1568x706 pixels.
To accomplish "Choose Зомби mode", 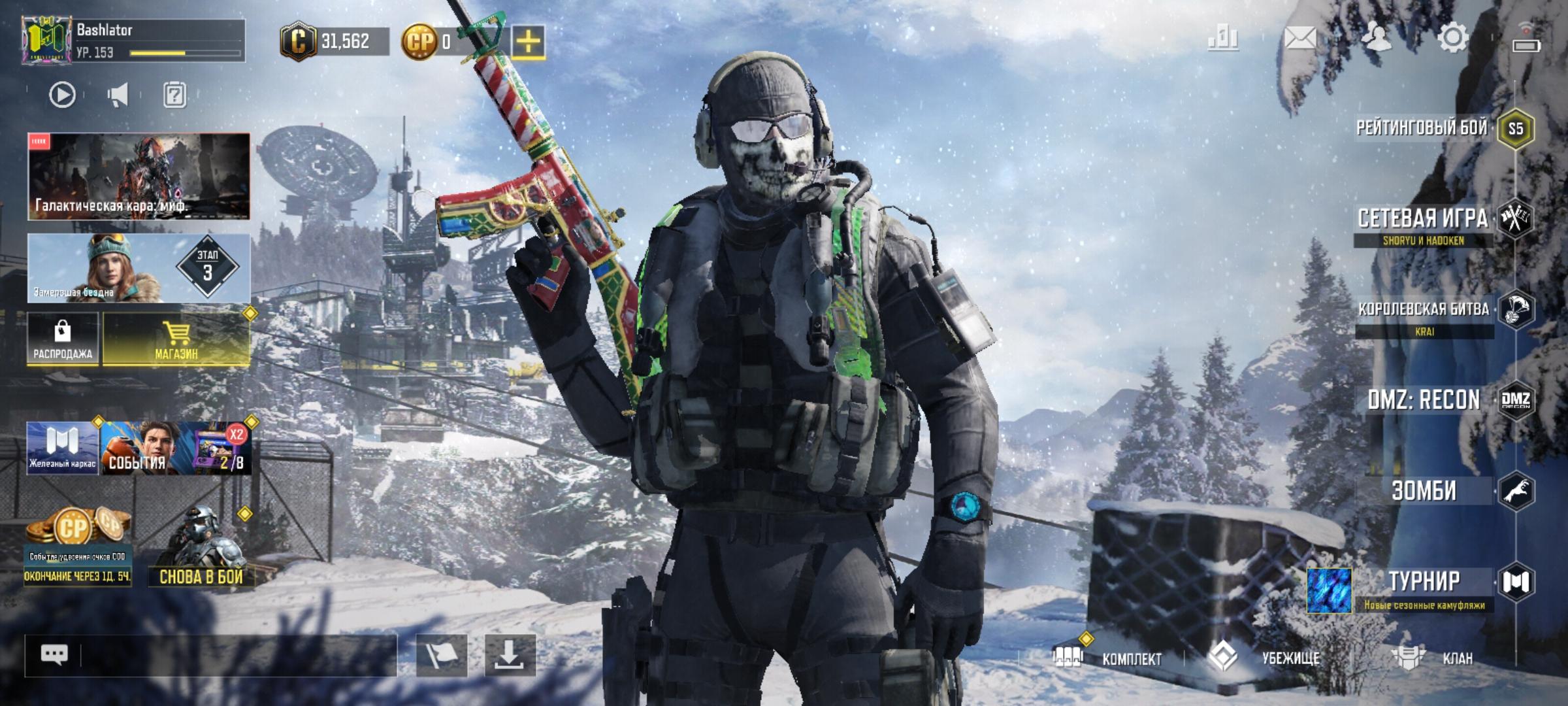I will click(x=1424, y=491).
